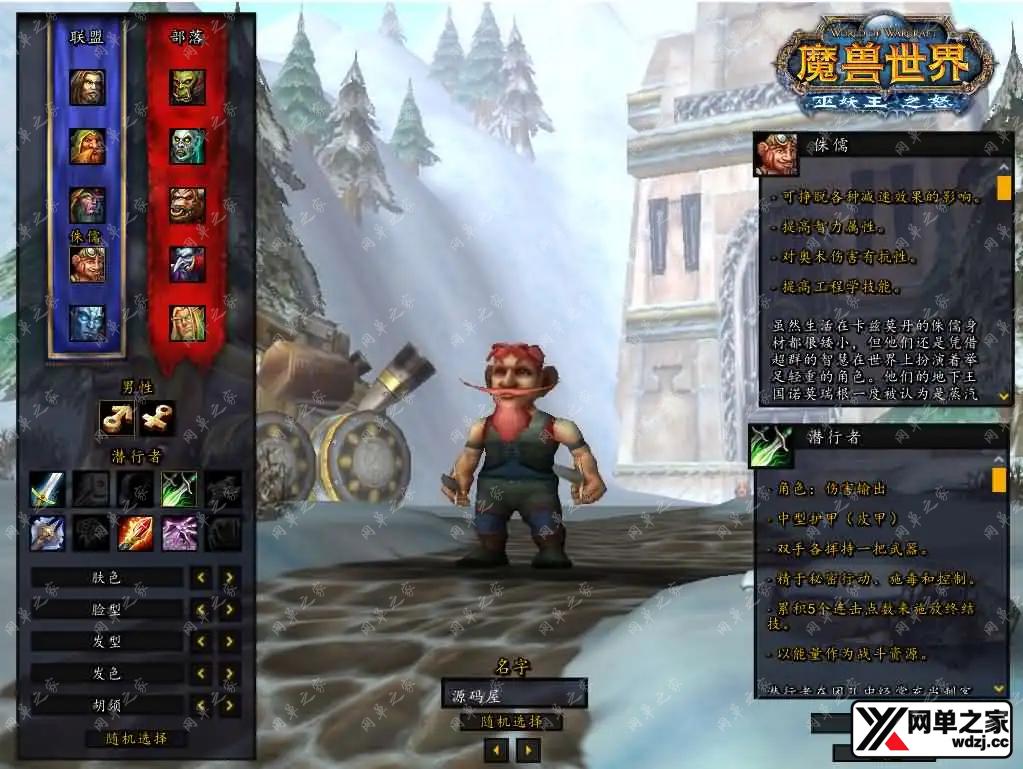Select the blue-skinned Draenei race portrait

(x=87, y=323)
